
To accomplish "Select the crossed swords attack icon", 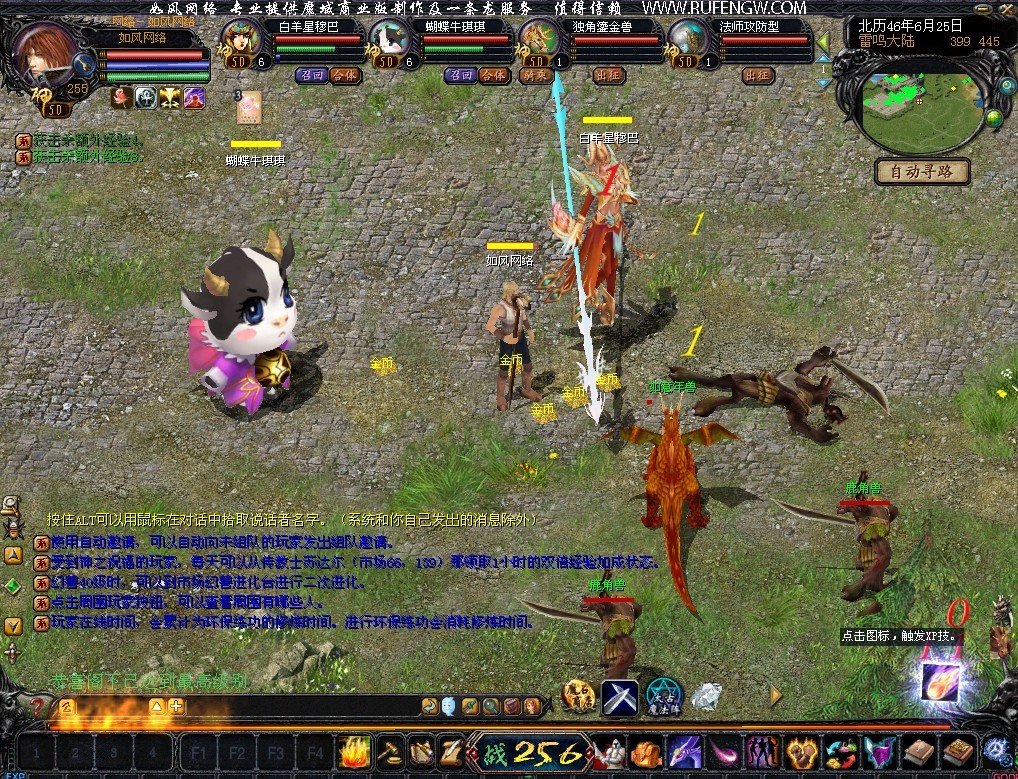I will tap(619, 697).
